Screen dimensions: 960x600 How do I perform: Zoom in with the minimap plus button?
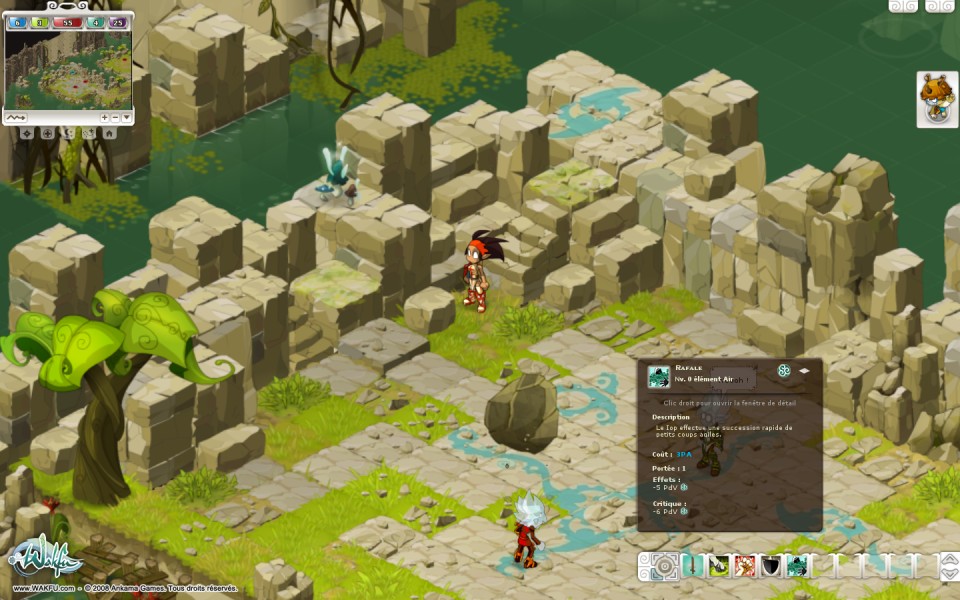(105, 118)
